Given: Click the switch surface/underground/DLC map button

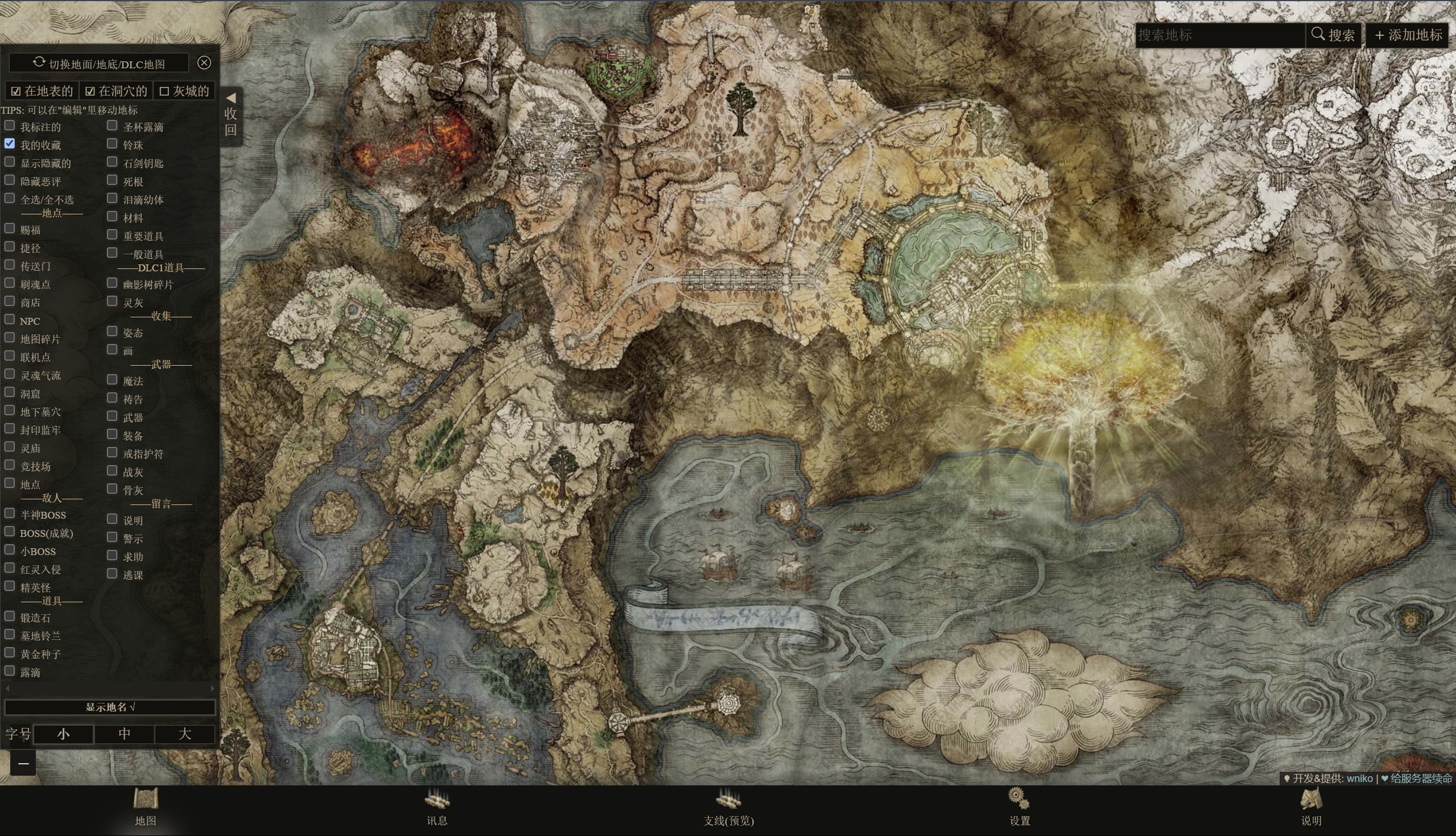Looking at the screenshot, I should 99,63.
